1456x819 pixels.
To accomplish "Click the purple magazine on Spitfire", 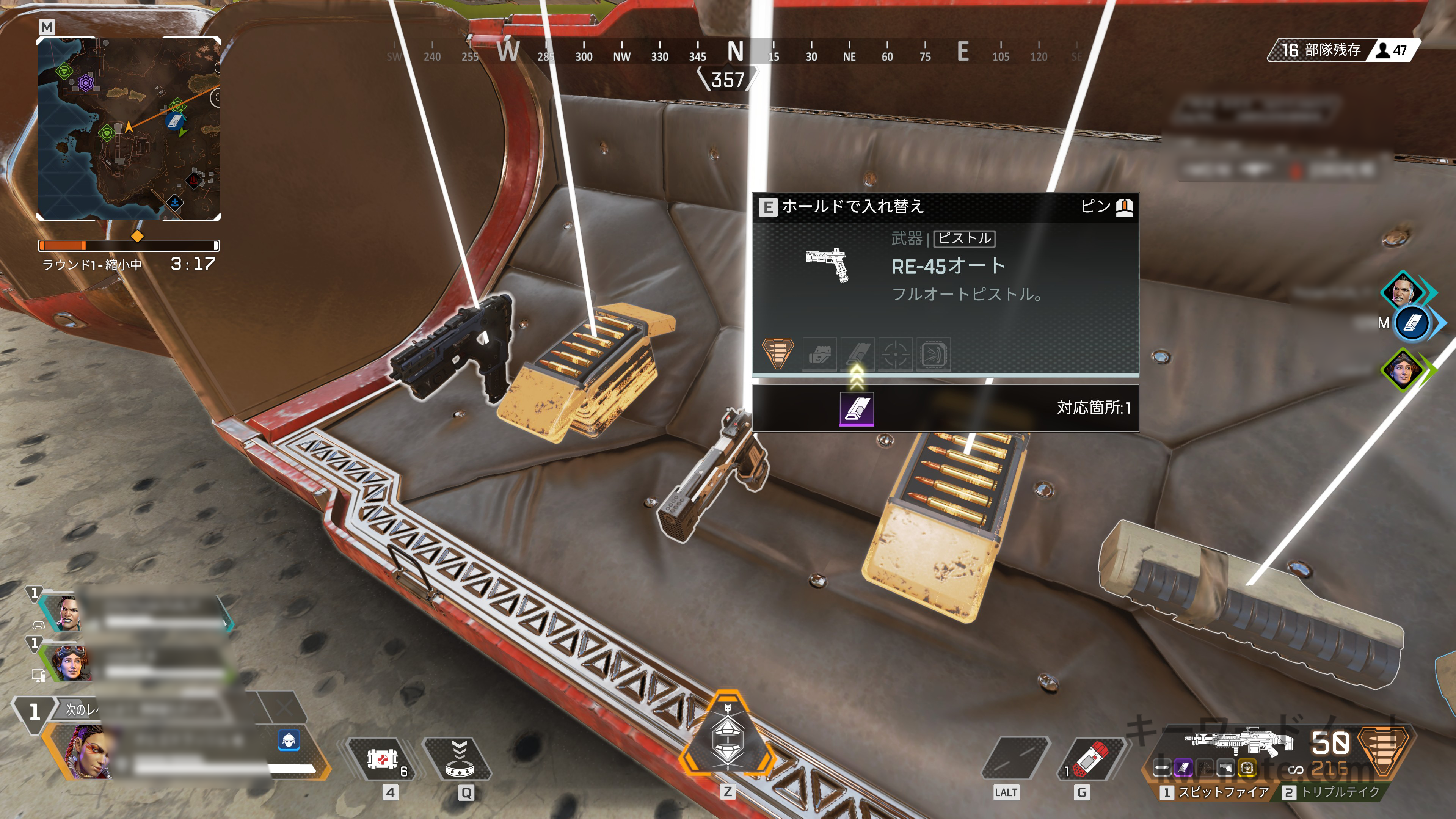I will click(1183, 767).
